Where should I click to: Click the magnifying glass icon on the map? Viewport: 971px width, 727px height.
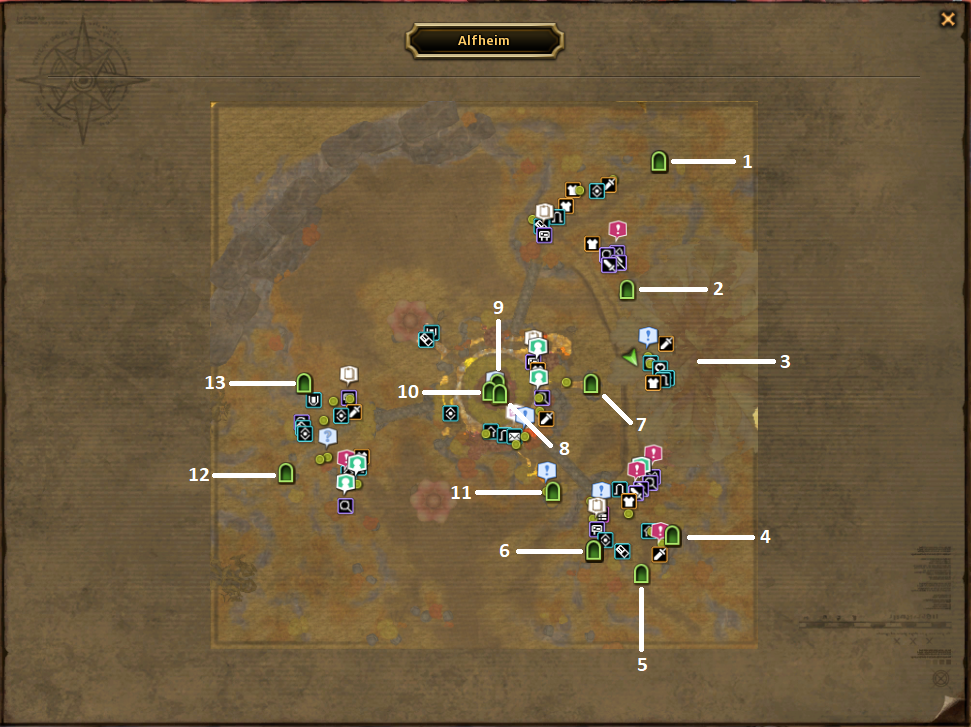pyautogui.click(x=345, y=506)
